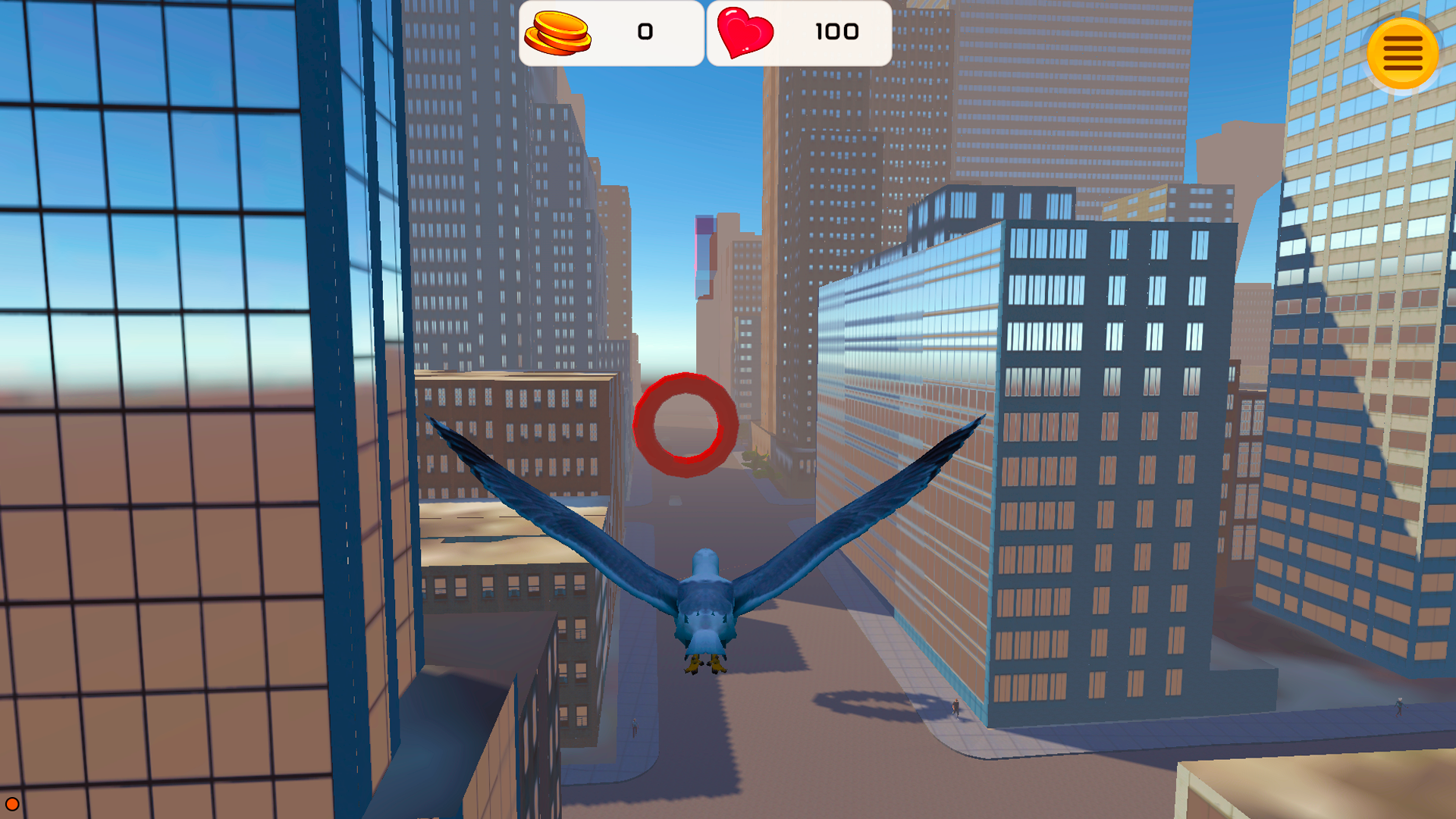1456x819 pixels.
Task: Click the pedestrian on the right sidewalk
Action: [955, 709]
